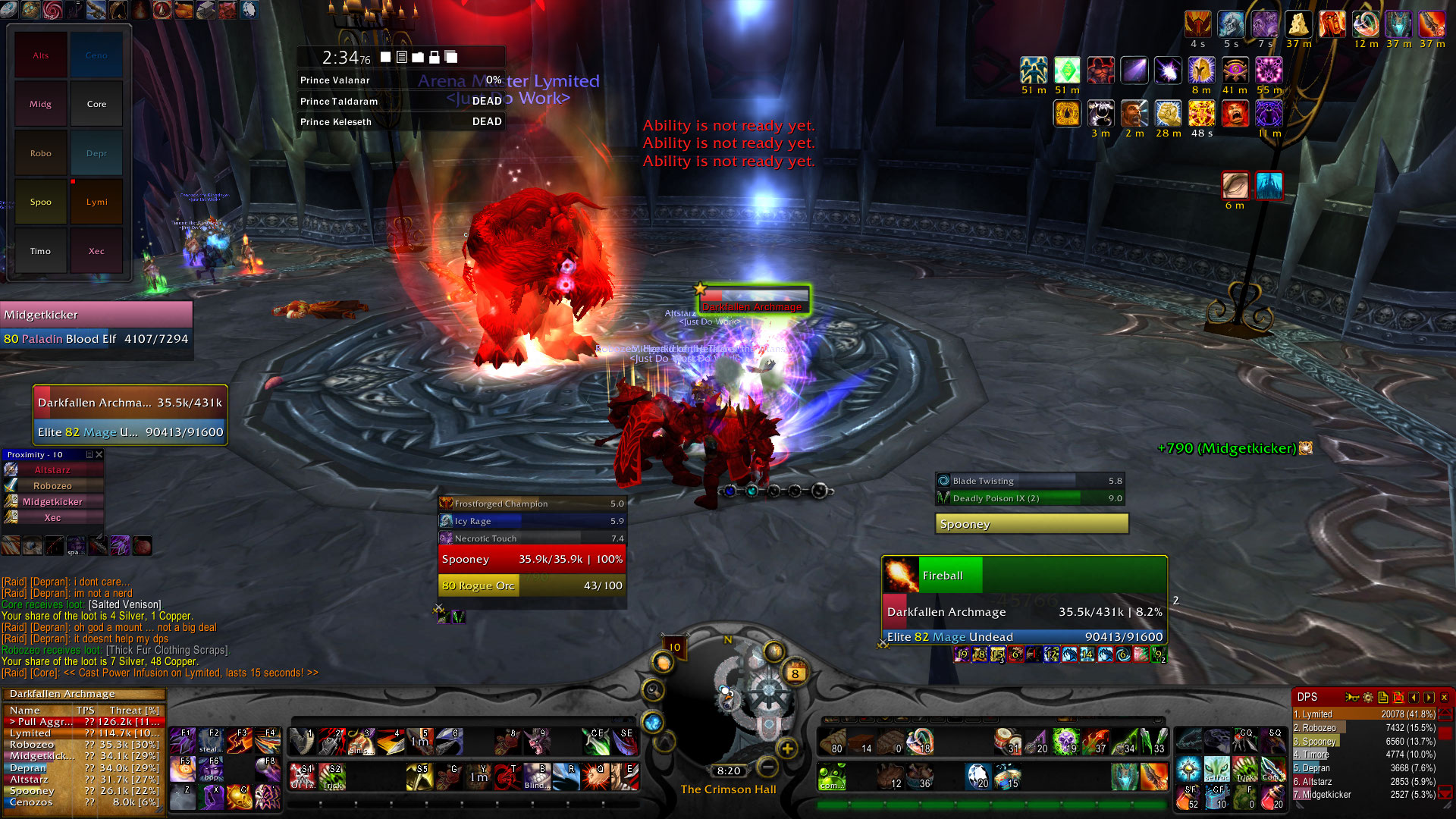1456x819 pixels.
Task: Zoom in the minimap with plus button
Action: [788, 748]
